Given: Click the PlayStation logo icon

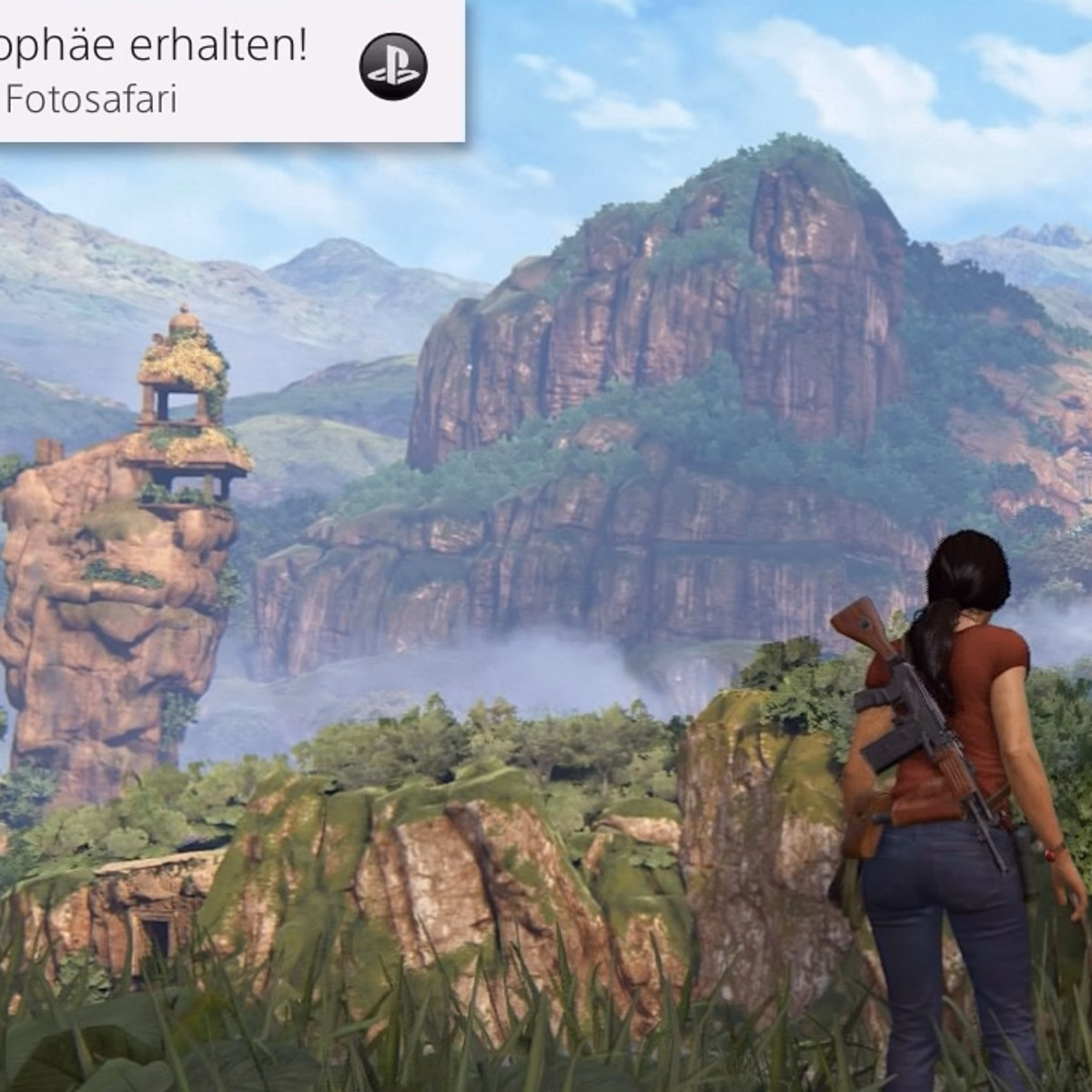Looking at the screenshot, I should coord(393,66).
